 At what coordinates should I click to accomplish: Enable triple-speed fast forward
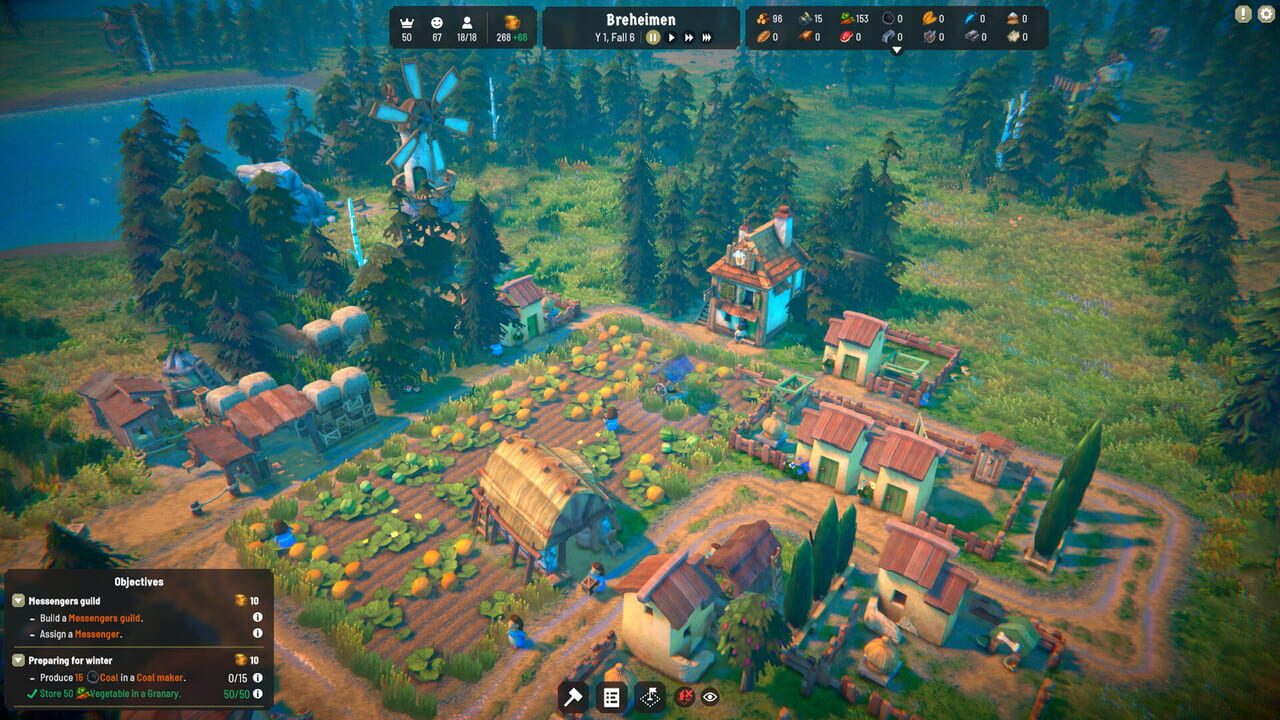tap(707, 38)
